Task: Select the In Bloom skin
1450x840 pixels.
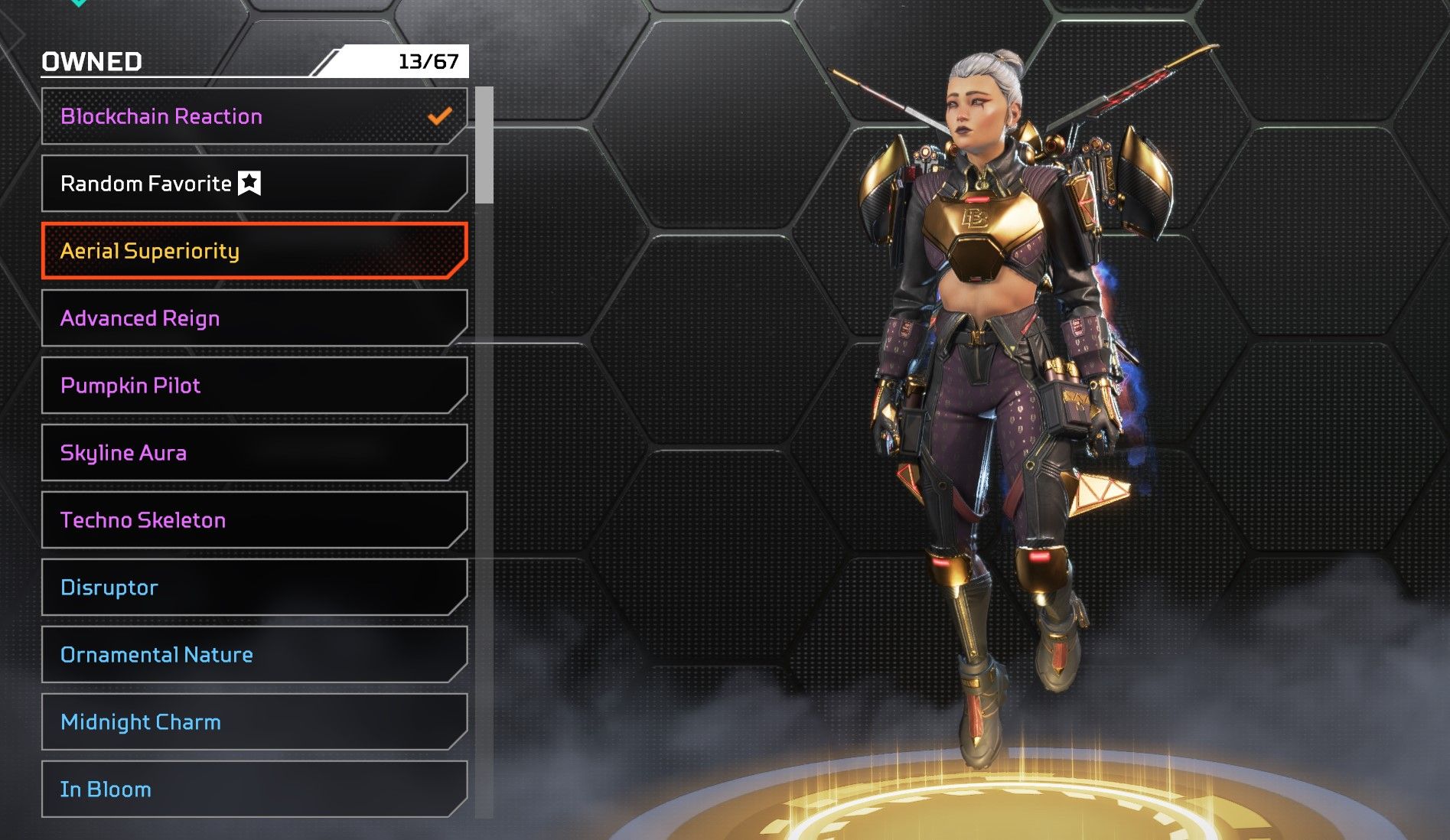Action: click(253, 790)
